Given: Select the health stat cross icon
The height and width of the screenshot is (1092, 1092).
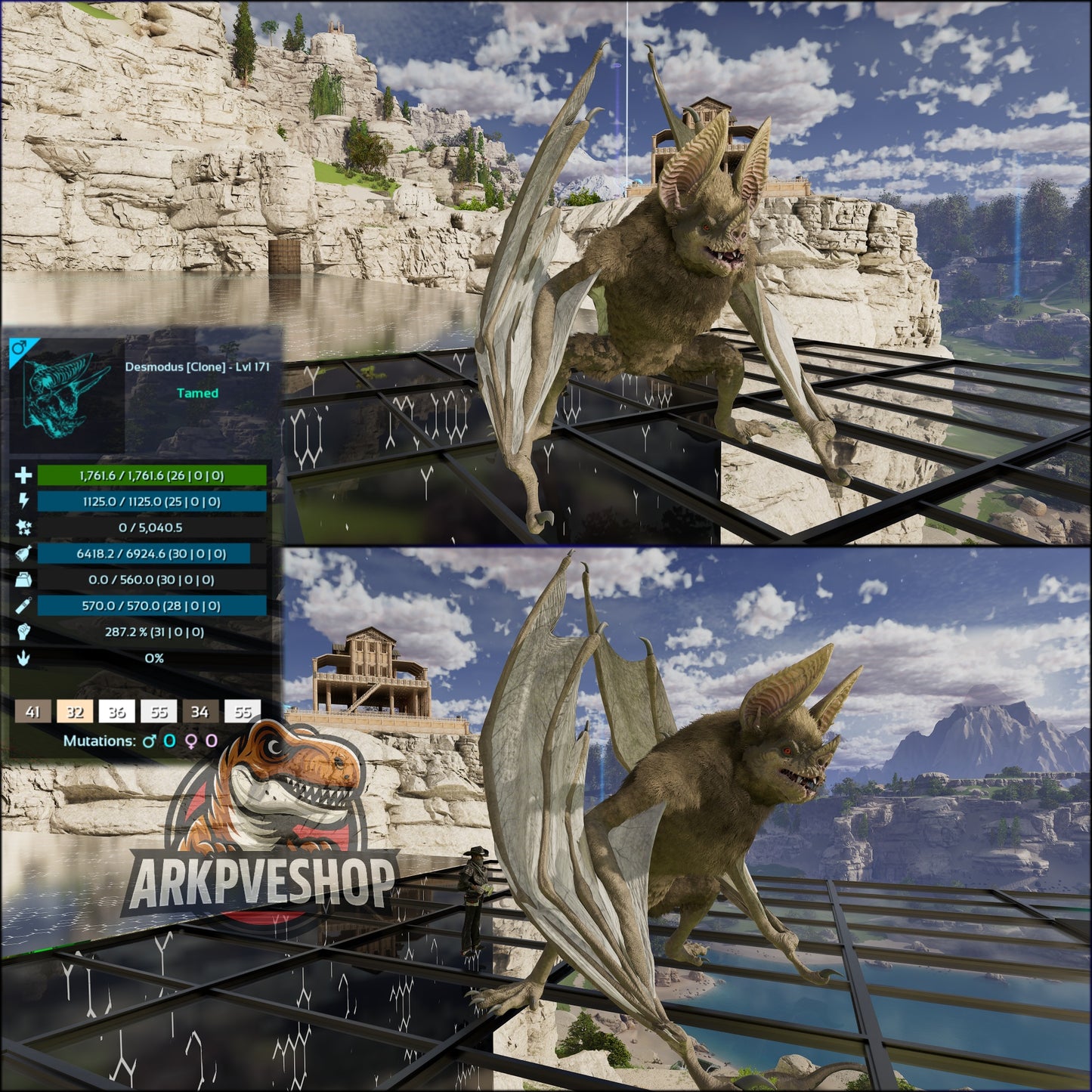Looking at the screenshot, I should click(23, 474).
